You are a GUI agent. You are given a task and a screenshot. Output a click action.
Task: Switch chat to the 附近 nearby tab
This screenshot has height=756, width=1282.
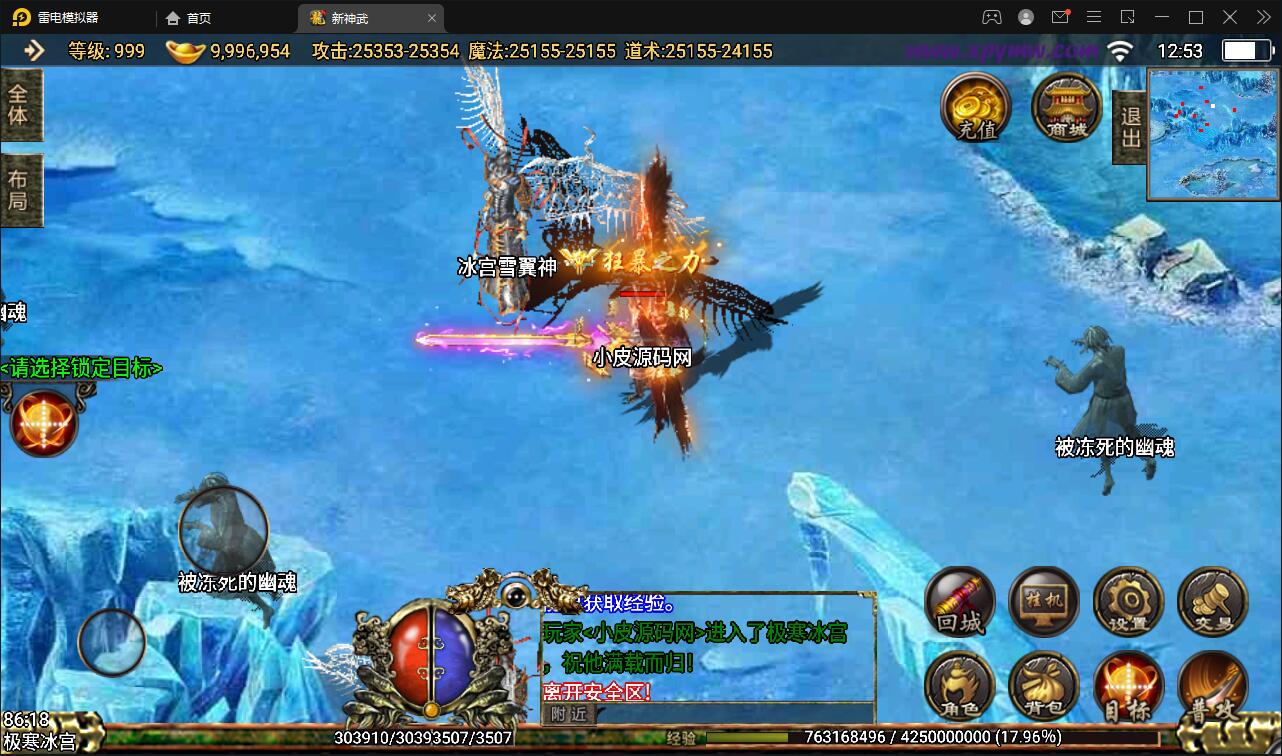(568, 714)
